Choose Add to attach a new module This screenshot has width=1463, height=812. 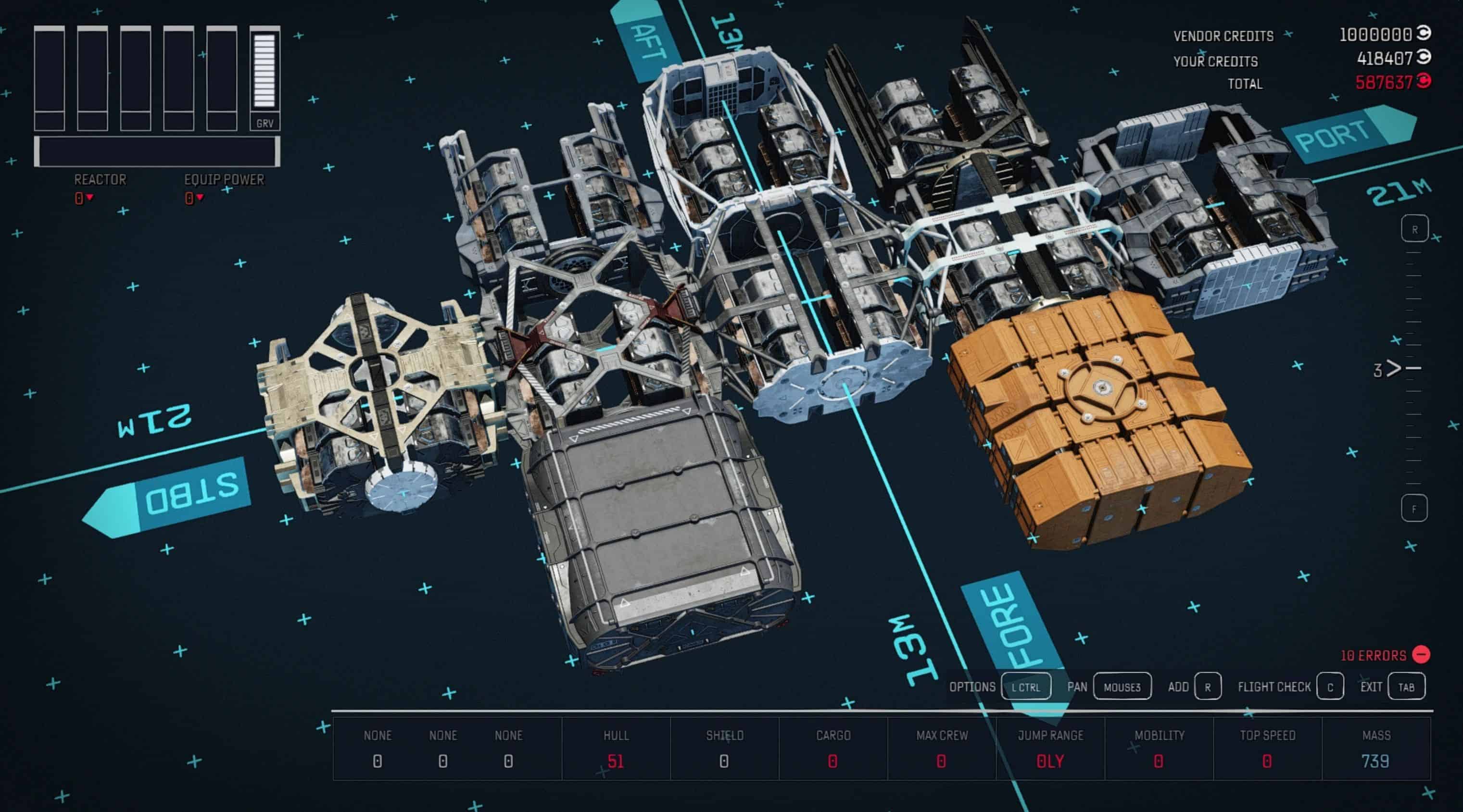coord(1208,687)
